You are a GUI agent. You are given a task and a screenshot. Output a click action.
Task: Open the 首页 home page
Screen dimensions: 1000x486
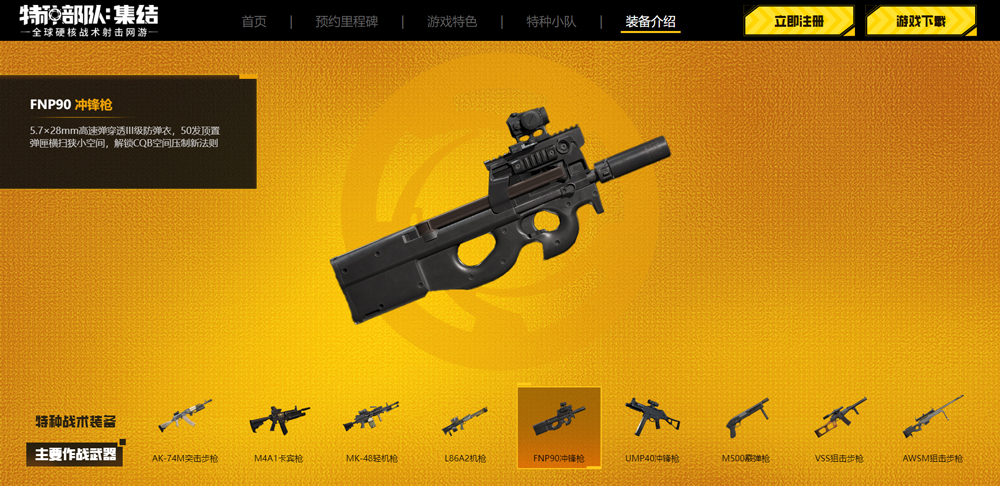click(x=254, y=22)
